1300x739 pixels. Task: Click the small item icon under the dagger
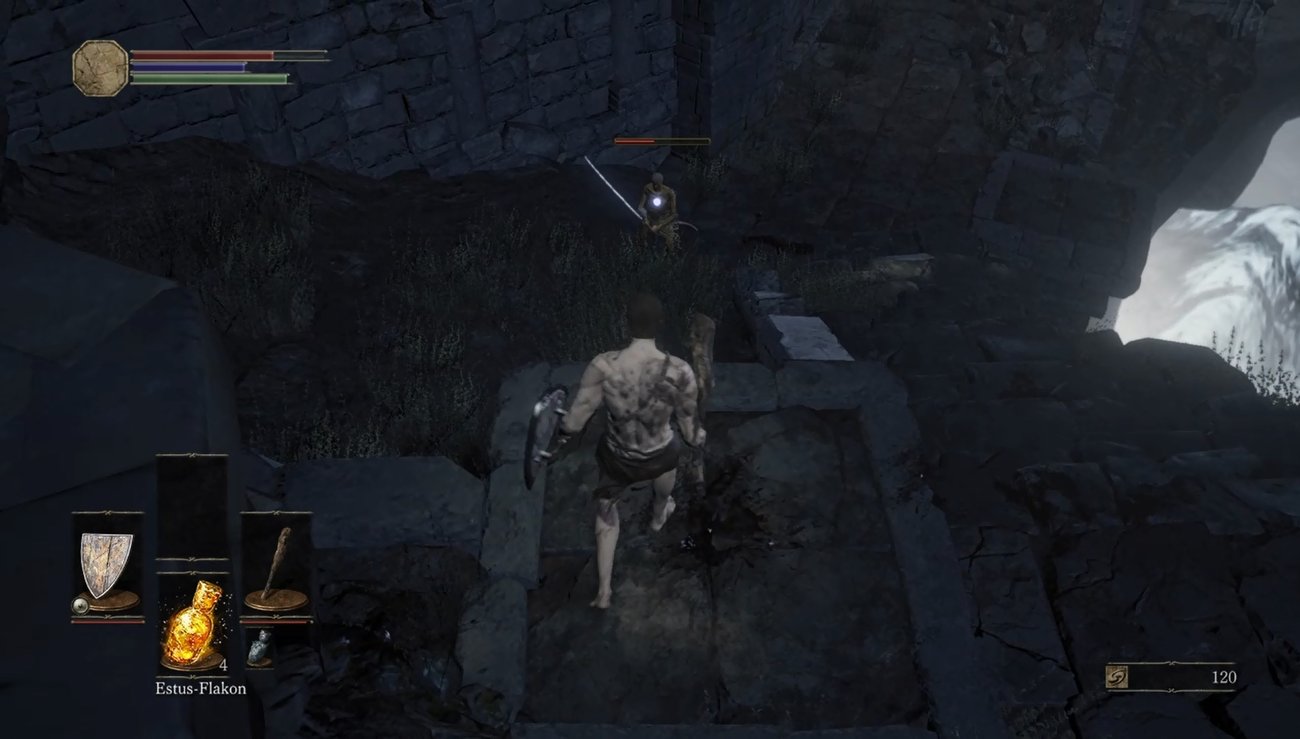tap(258, 646)
